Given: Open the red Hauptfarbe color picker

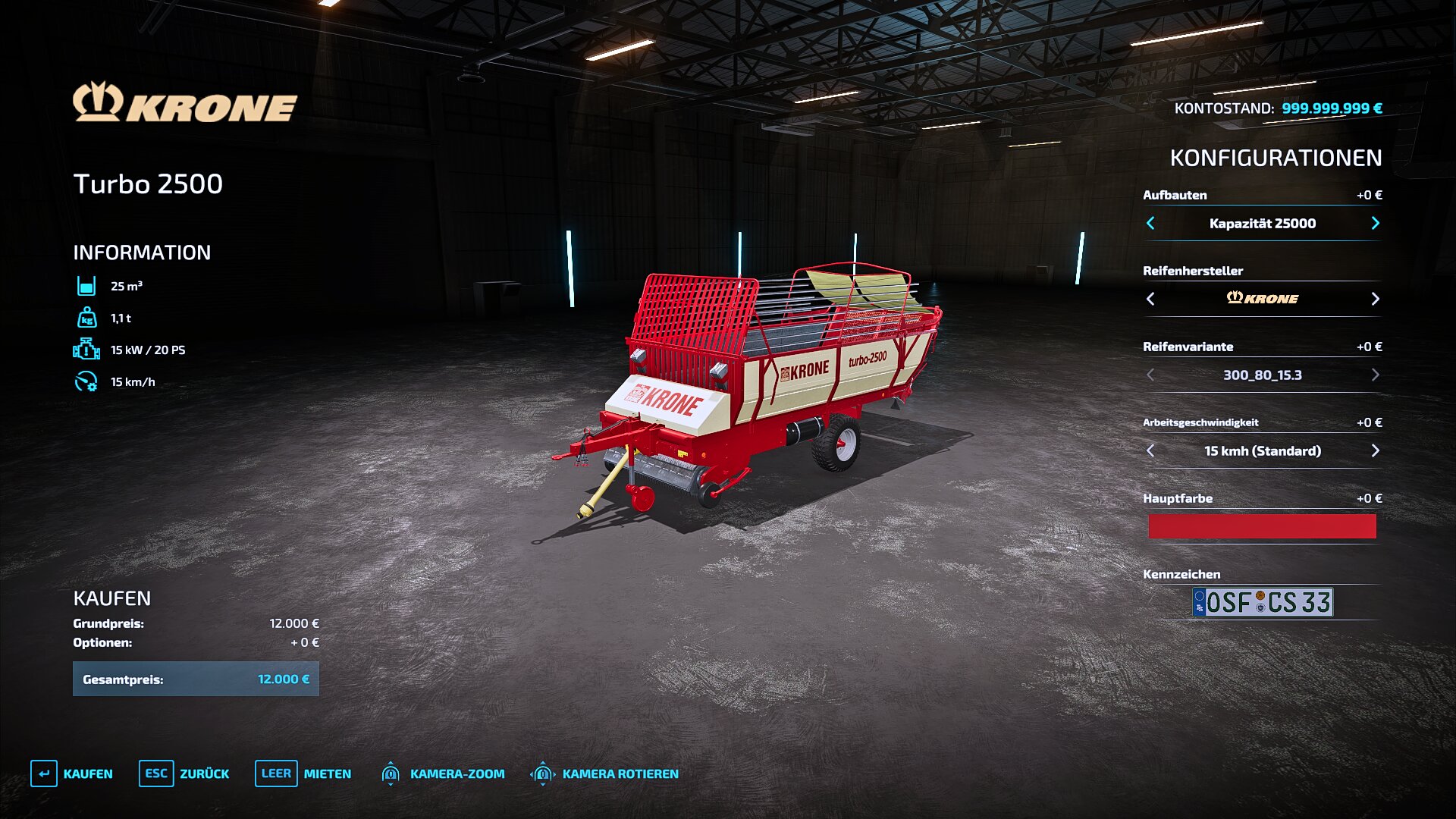Looking at the screenshot, I should (1262, 526).
